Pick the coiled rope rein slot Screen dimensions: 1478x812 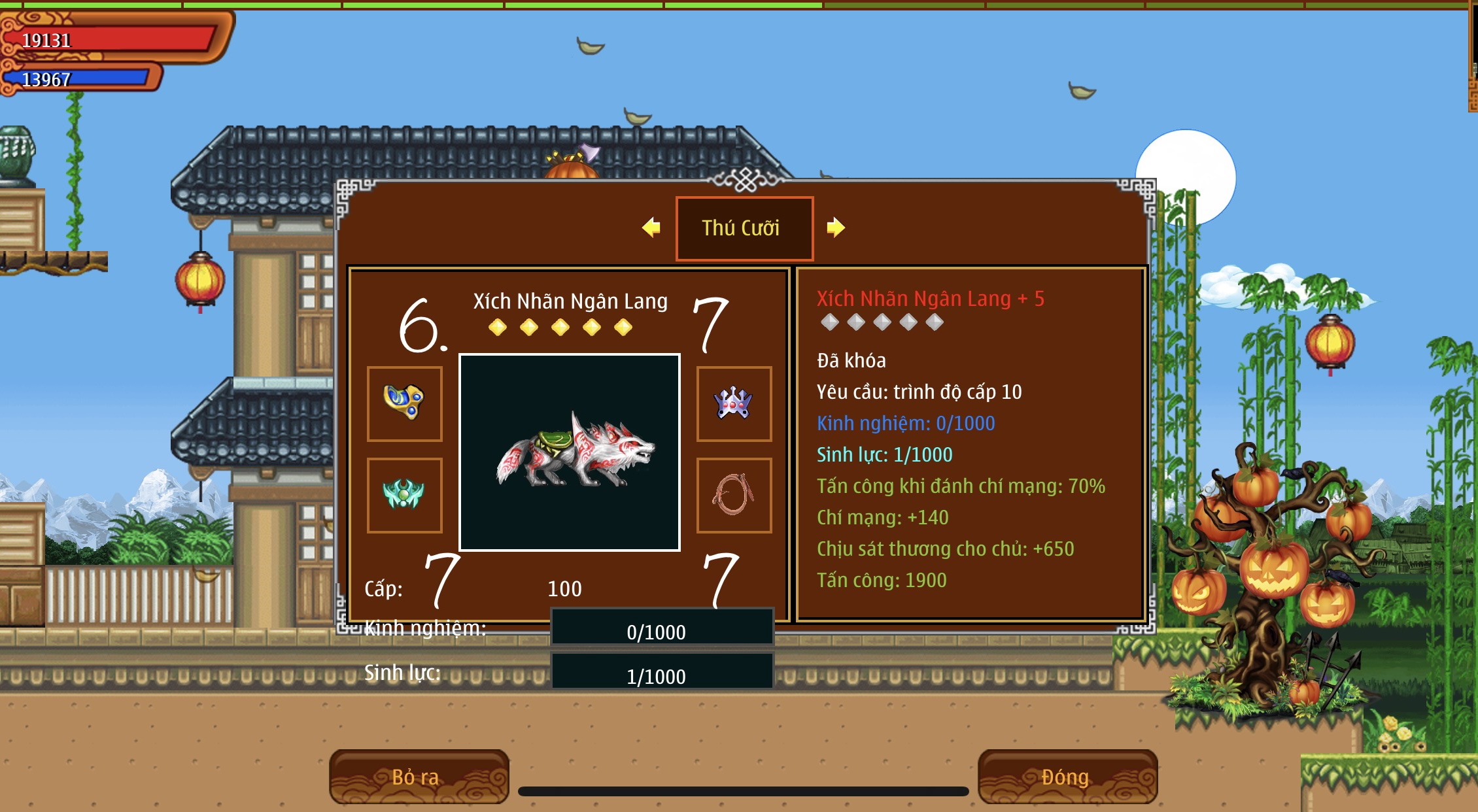pyautogui.click(x=734, y=495)
